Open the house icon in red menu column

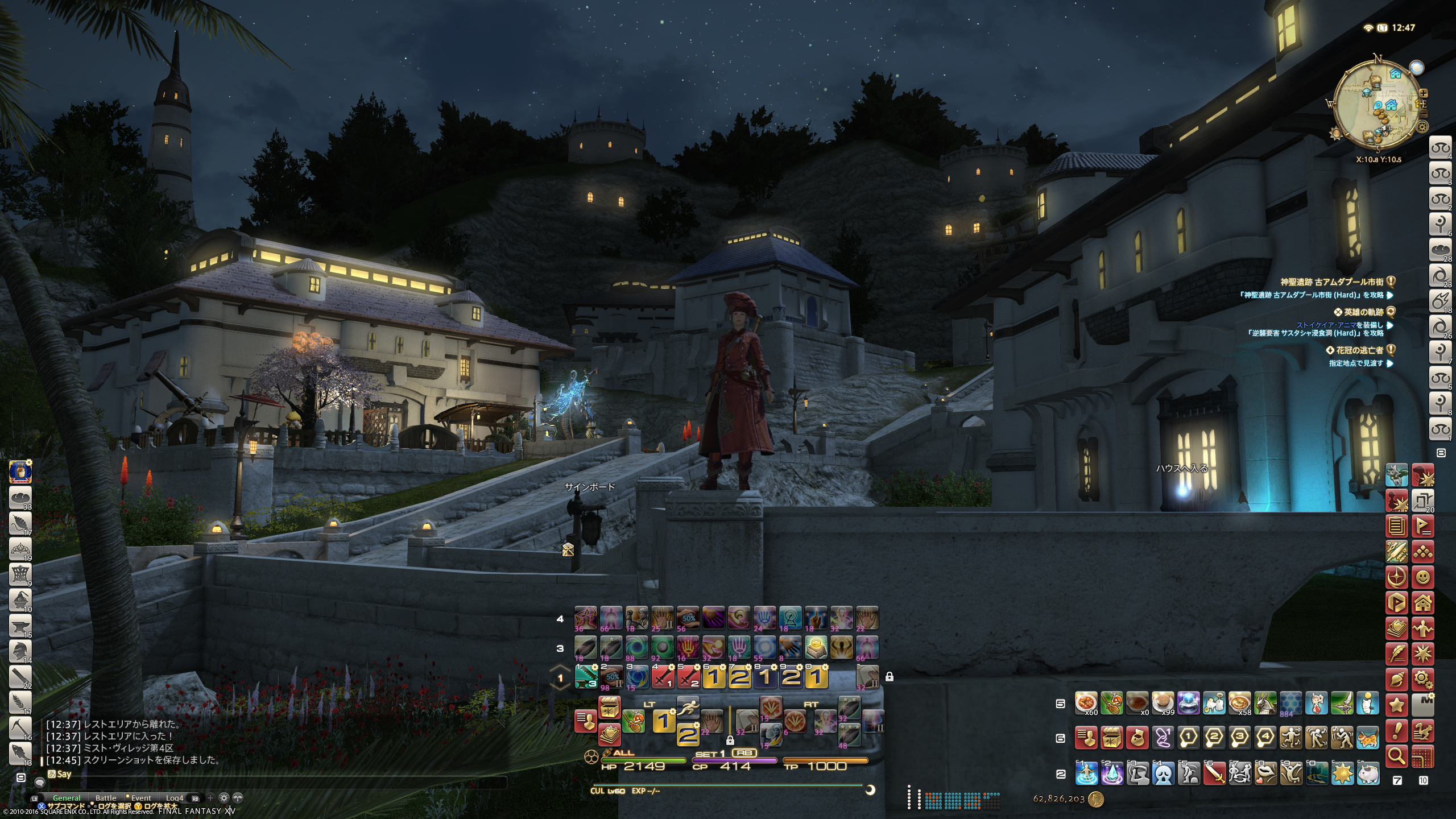(1422, 602)
